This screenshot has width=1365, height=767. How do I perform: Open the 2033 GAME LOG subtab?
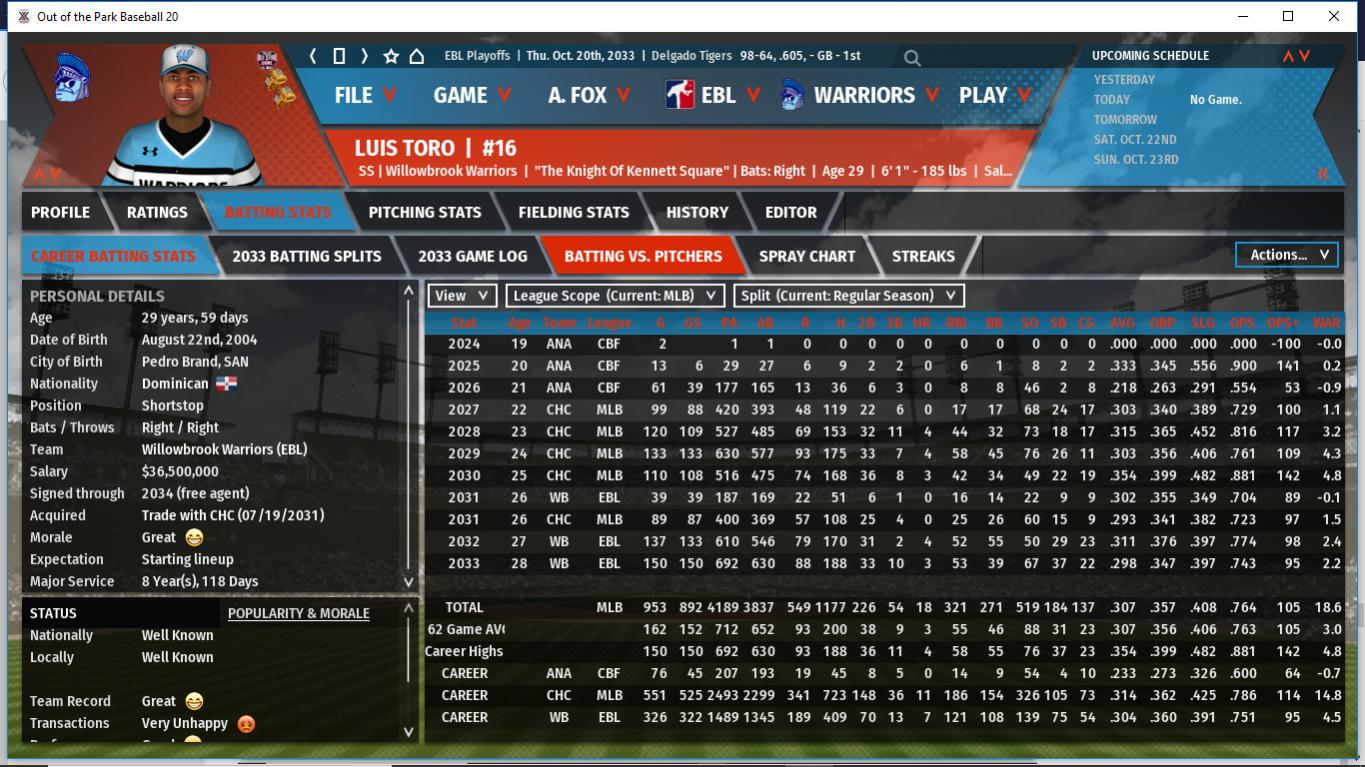click(x=472, y=256)
